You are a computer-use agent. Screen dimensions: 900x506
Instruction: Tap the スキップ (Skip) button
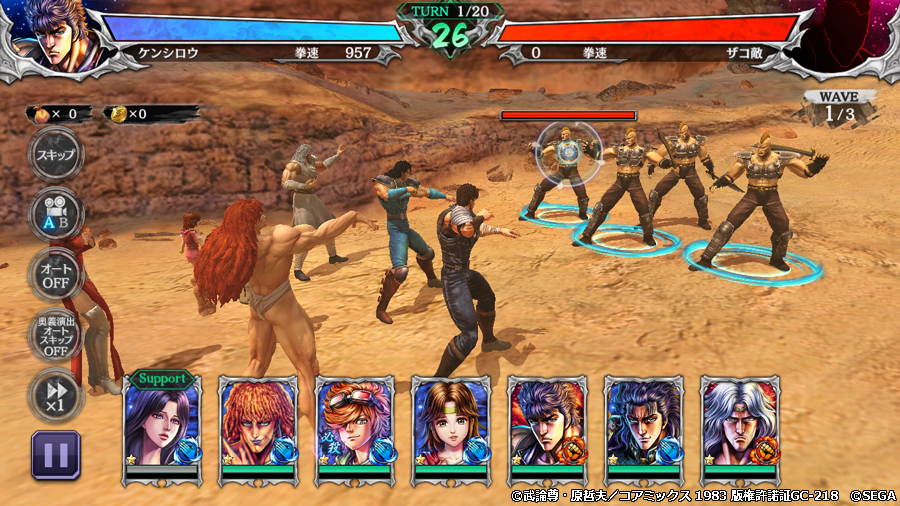pos(55,155)
